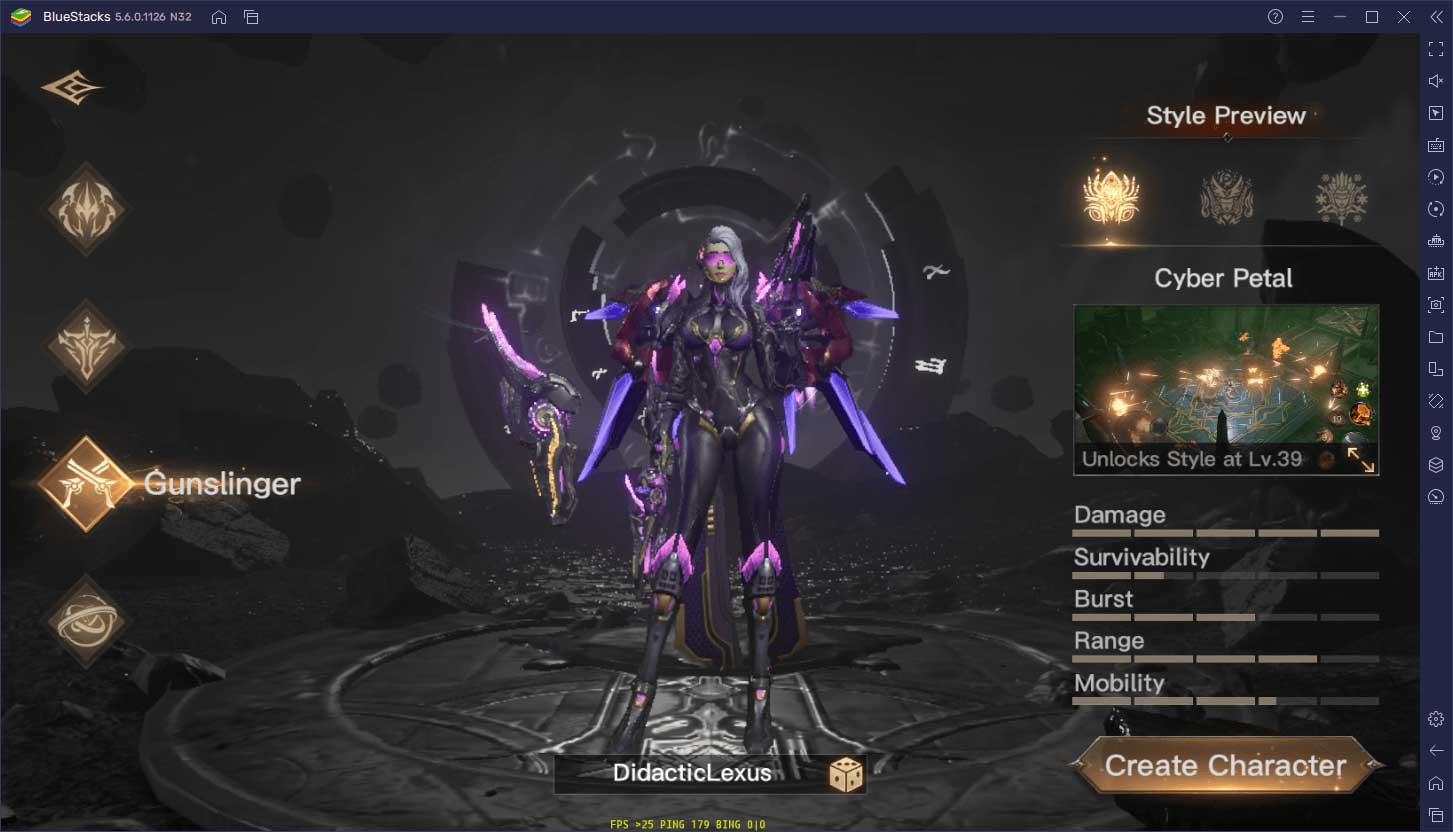
Task: Switch to the rightmost style preview emblem
Action: click(1341, 197)
